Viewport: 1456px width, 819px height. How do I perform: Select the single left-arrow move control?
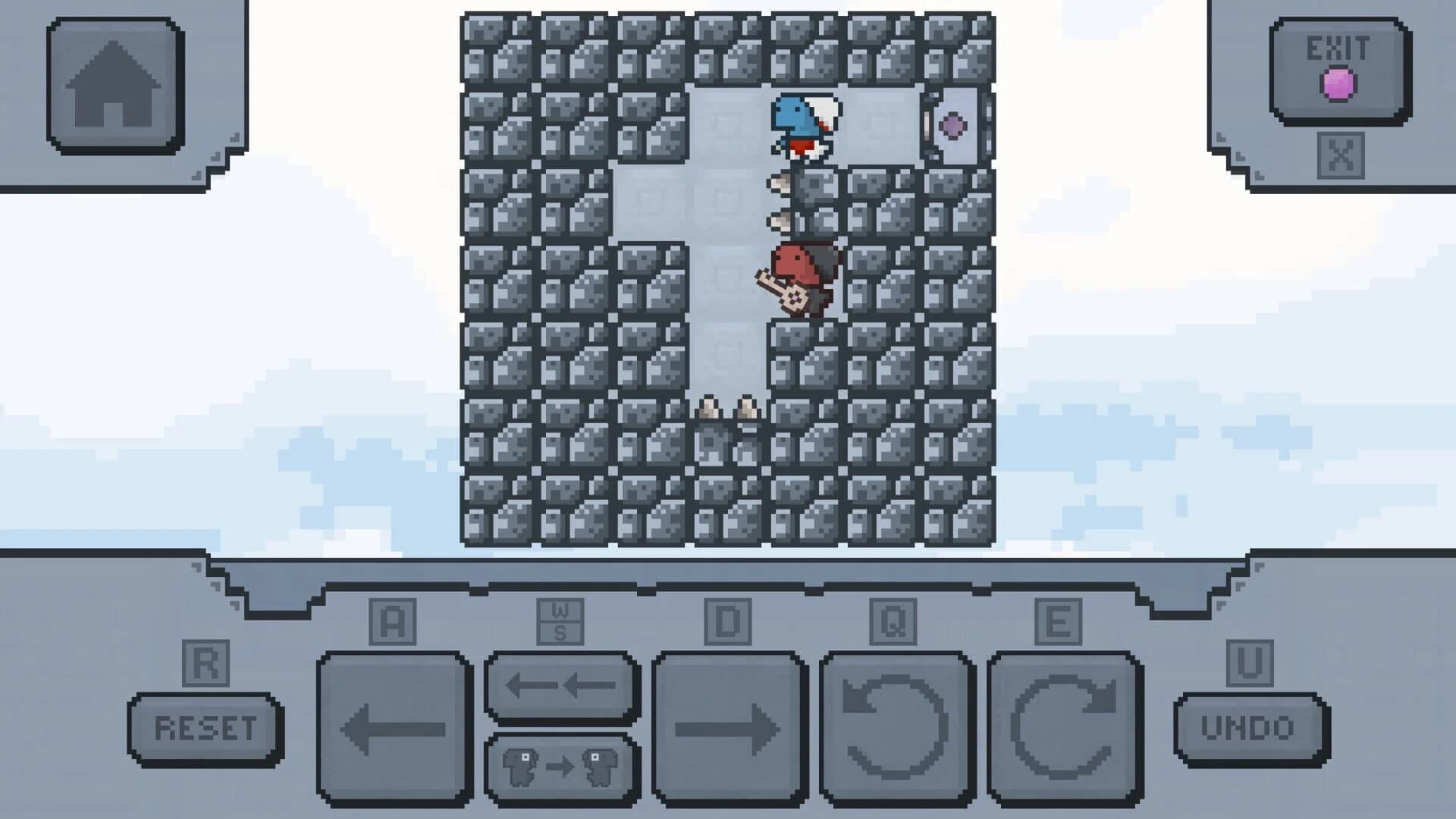(x=394, y=726)
